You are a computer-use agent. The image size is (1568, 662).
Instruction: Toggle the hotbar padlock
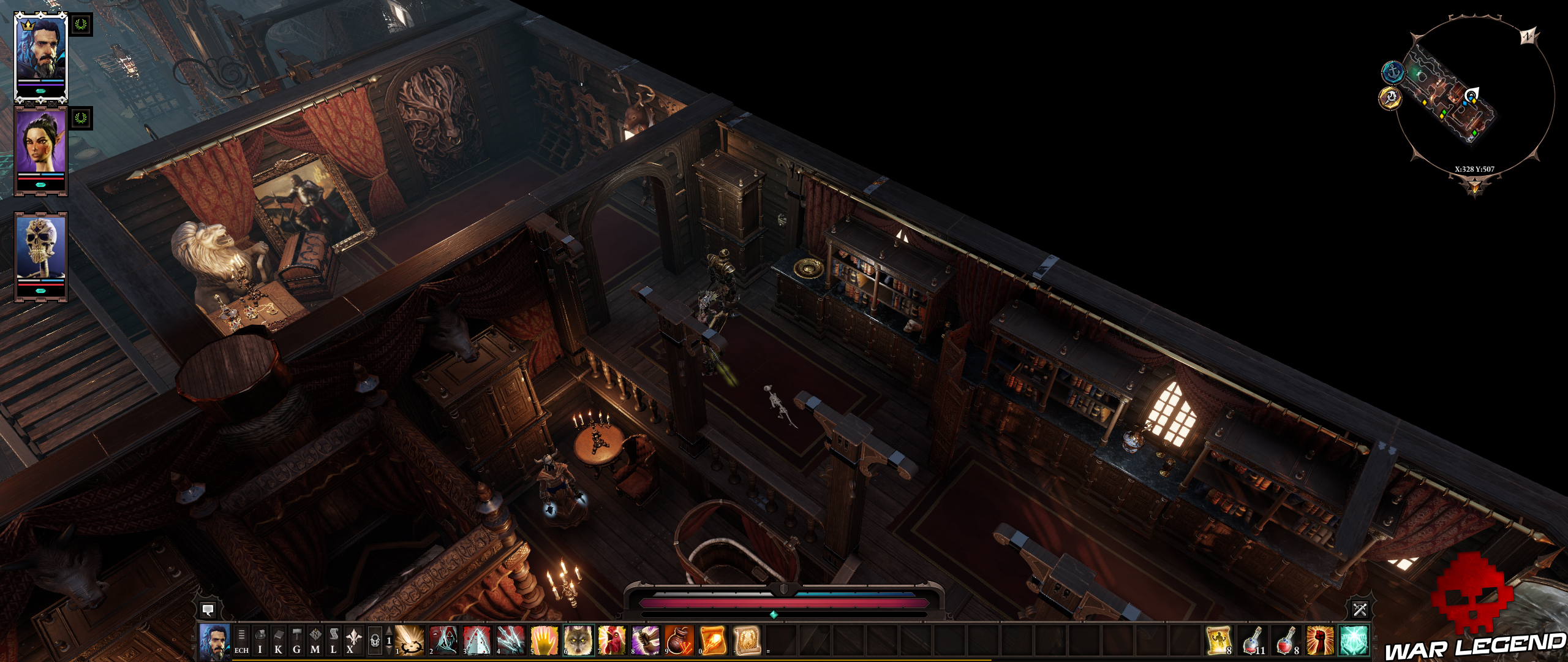click(375, 641)
